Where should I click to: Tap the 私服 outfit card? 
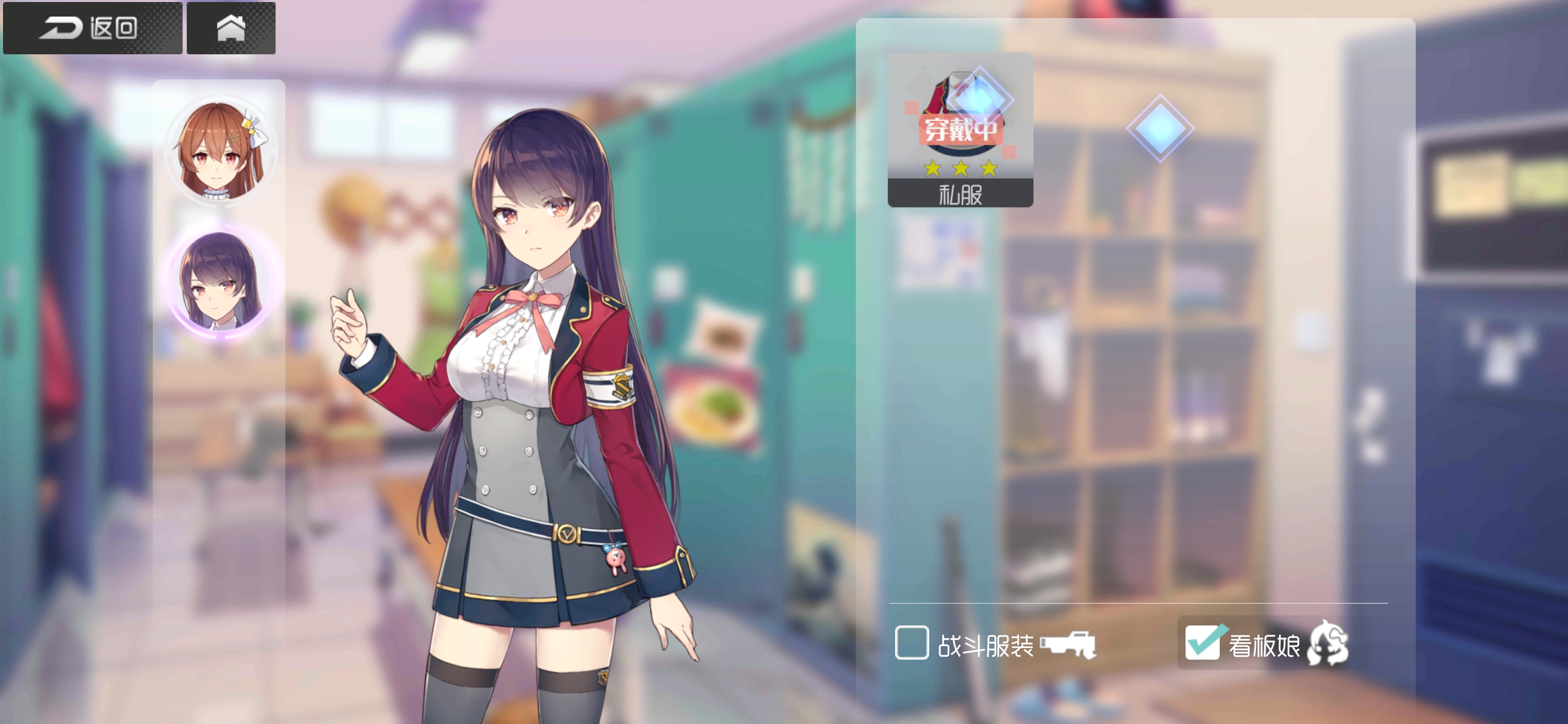[x=960, y=131]
